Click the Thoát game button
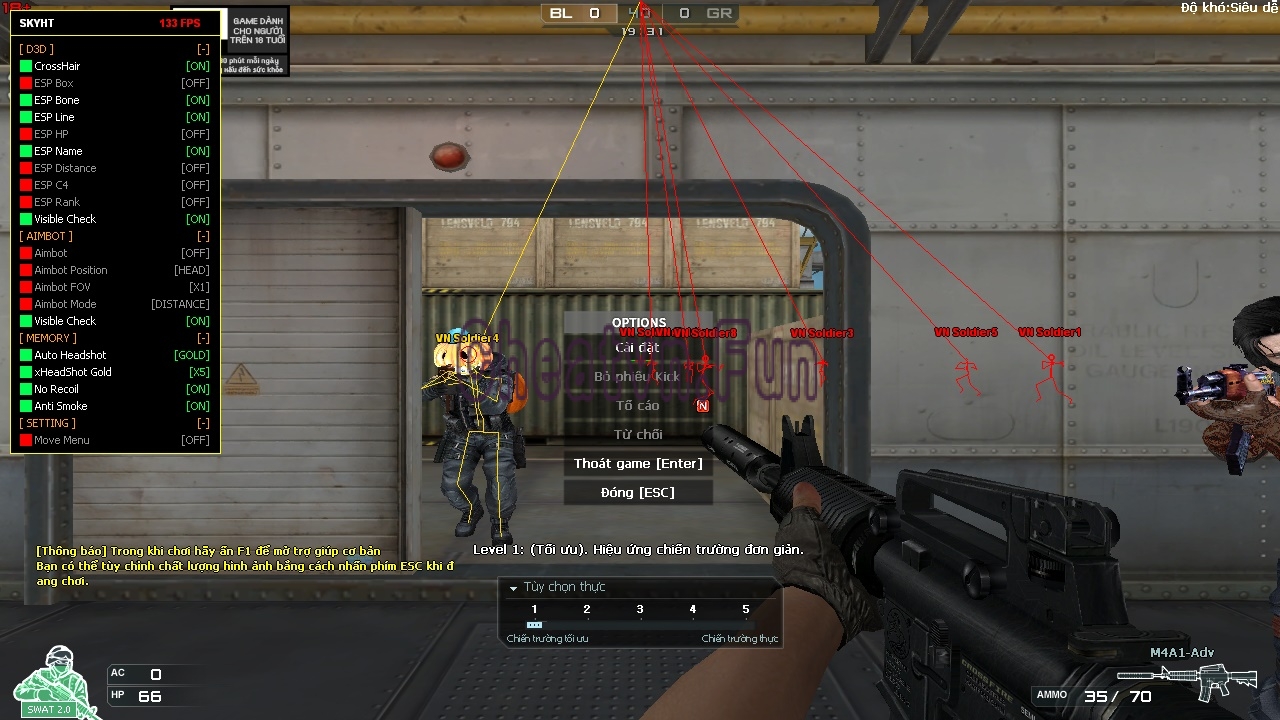Image resolution: width=1280 pixels, height=720 pixels. pyautogui.click(x=638, y=464)
